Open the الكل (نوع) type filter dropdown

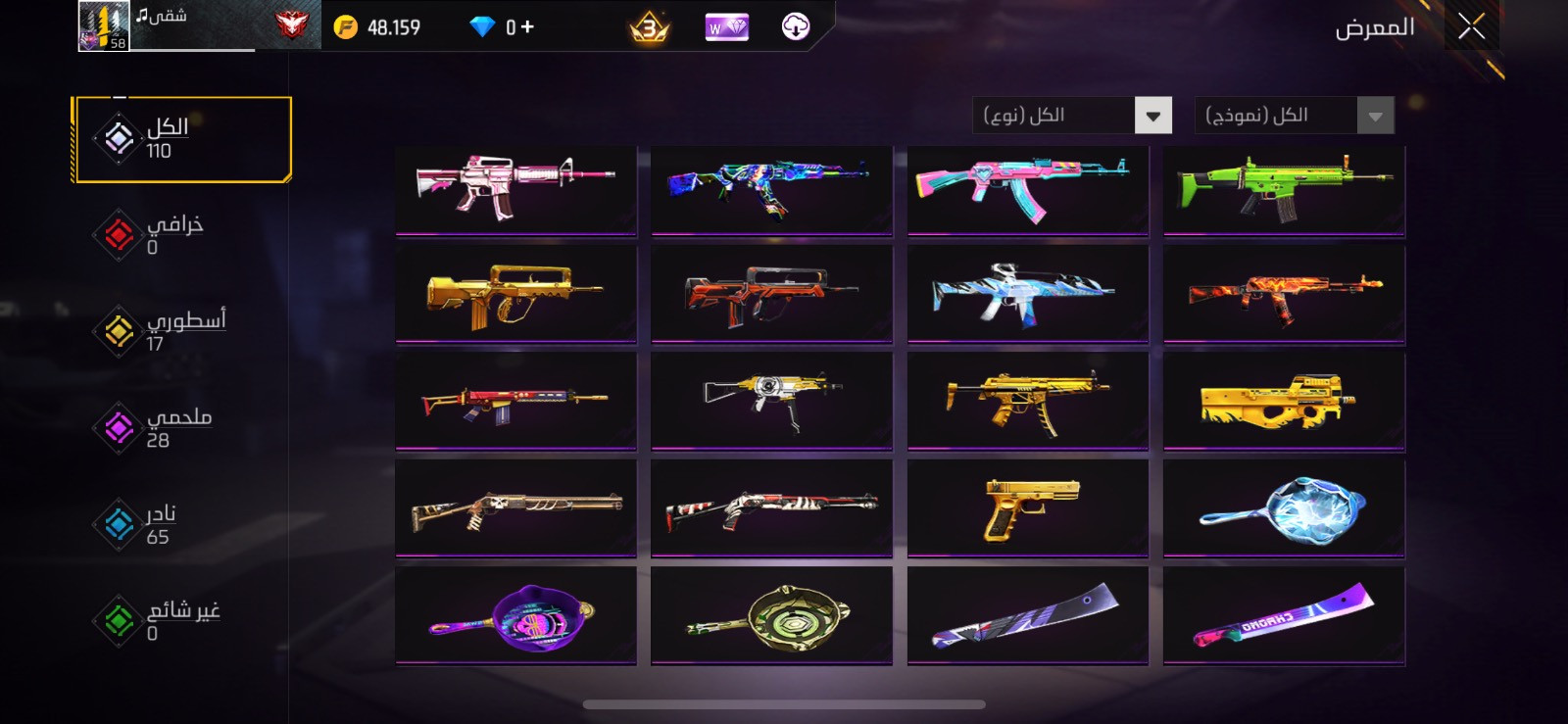(x=1072, y=116)
